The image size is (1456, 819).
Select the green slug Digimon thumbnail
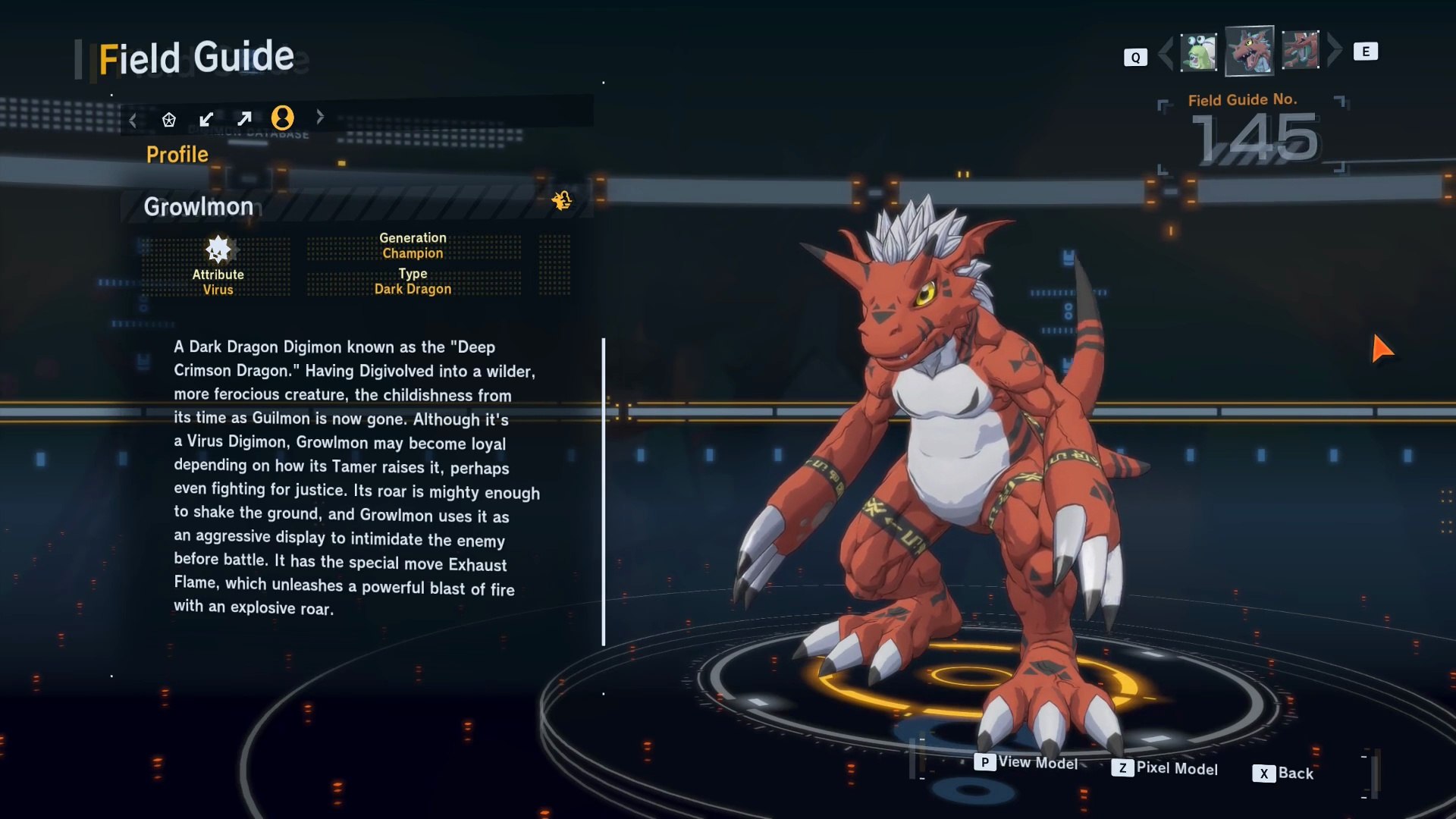(1198, 52)
